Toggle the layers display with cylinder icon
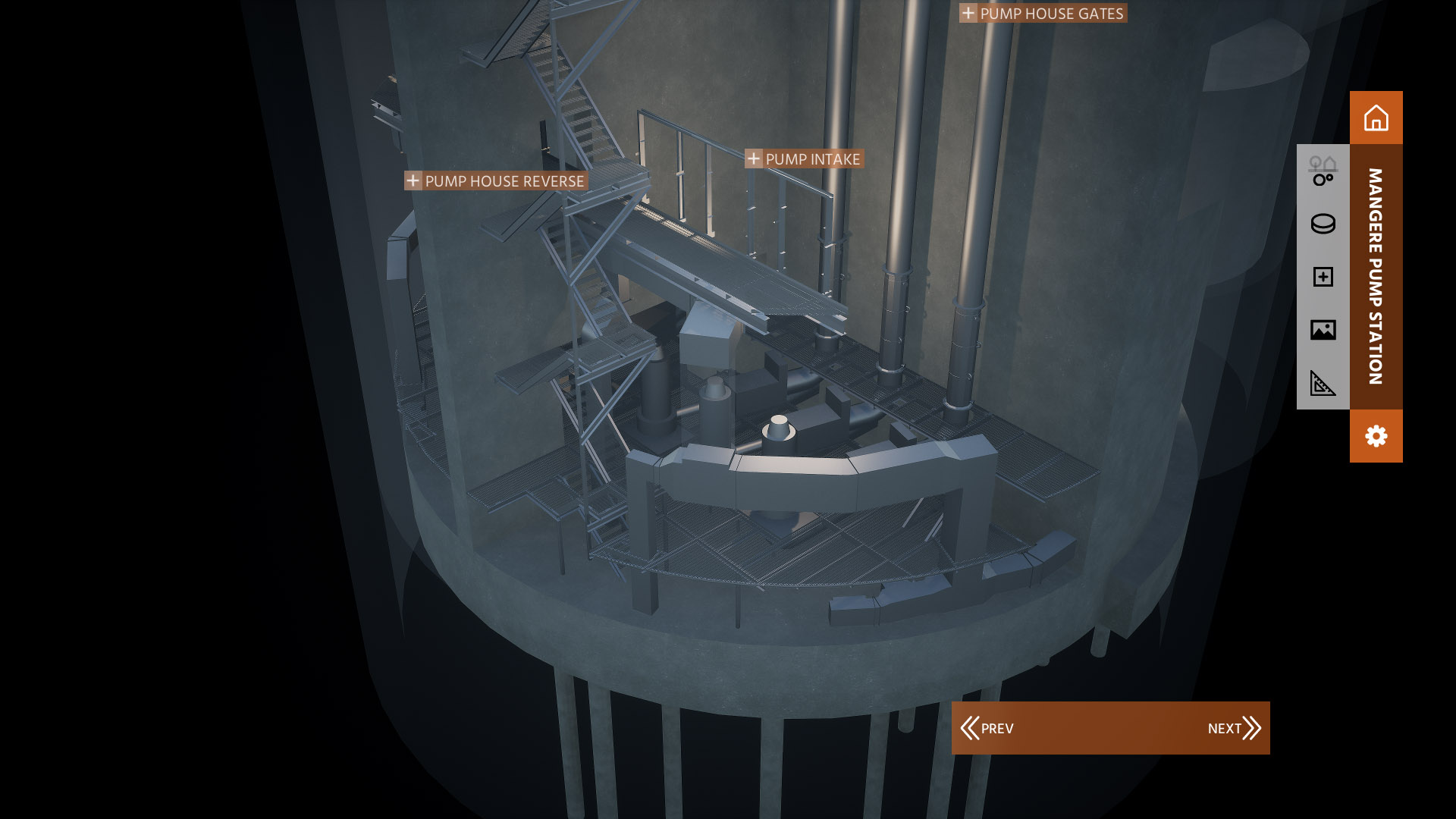Viewport: 1456px width, 819px height. [1322, 224]
